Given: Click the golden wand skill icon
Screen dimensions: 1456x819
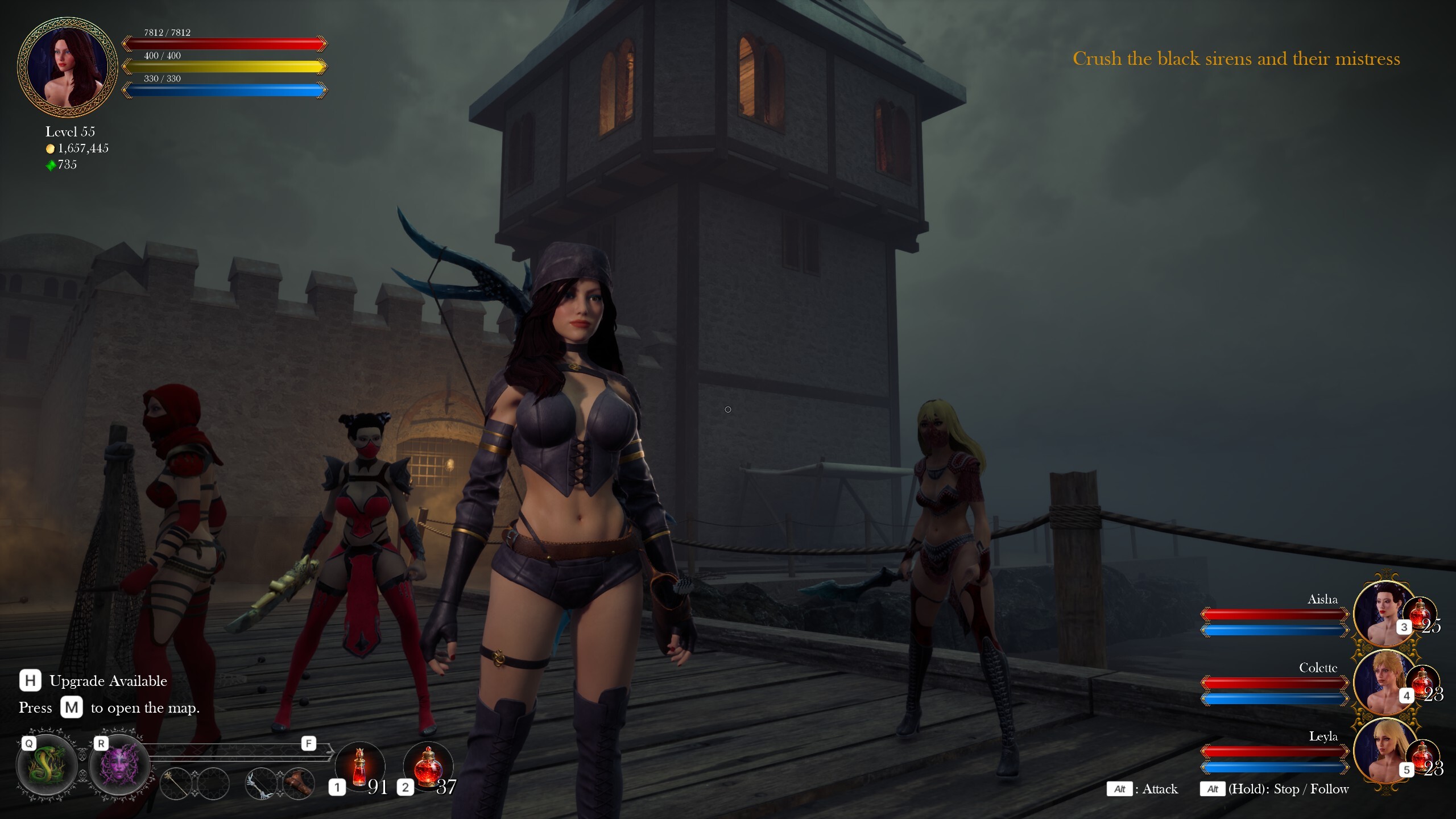Looking at the screenshot, I should [176, 785].
